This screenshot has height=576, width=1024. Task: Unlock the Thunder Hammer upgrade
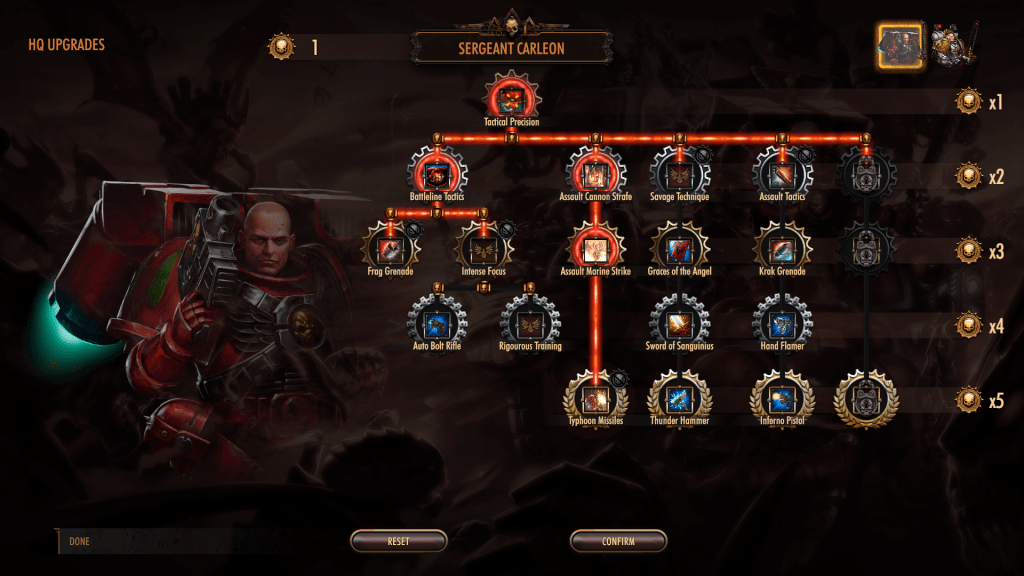[679, 397]
